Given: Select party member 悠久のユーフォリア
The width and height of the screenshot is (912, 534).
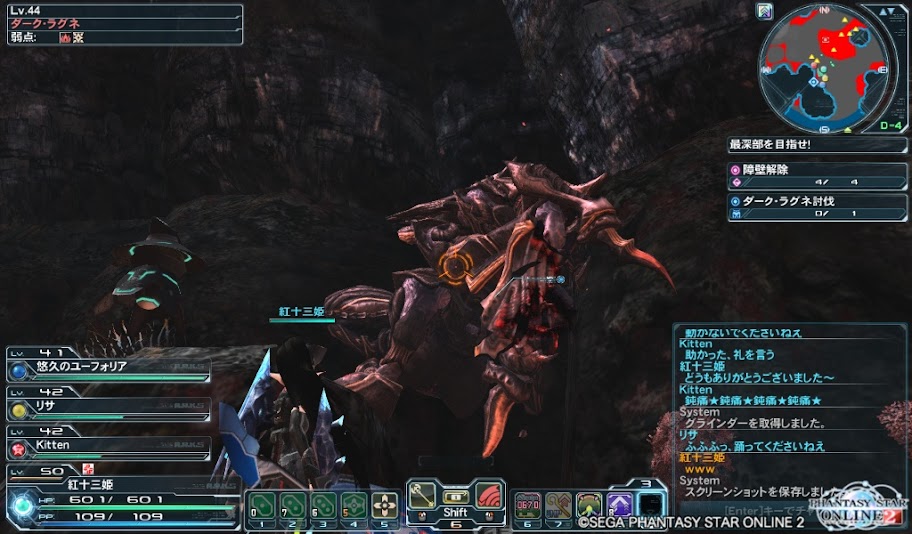Looking at the screenshot, I should [x=110, y=368].
